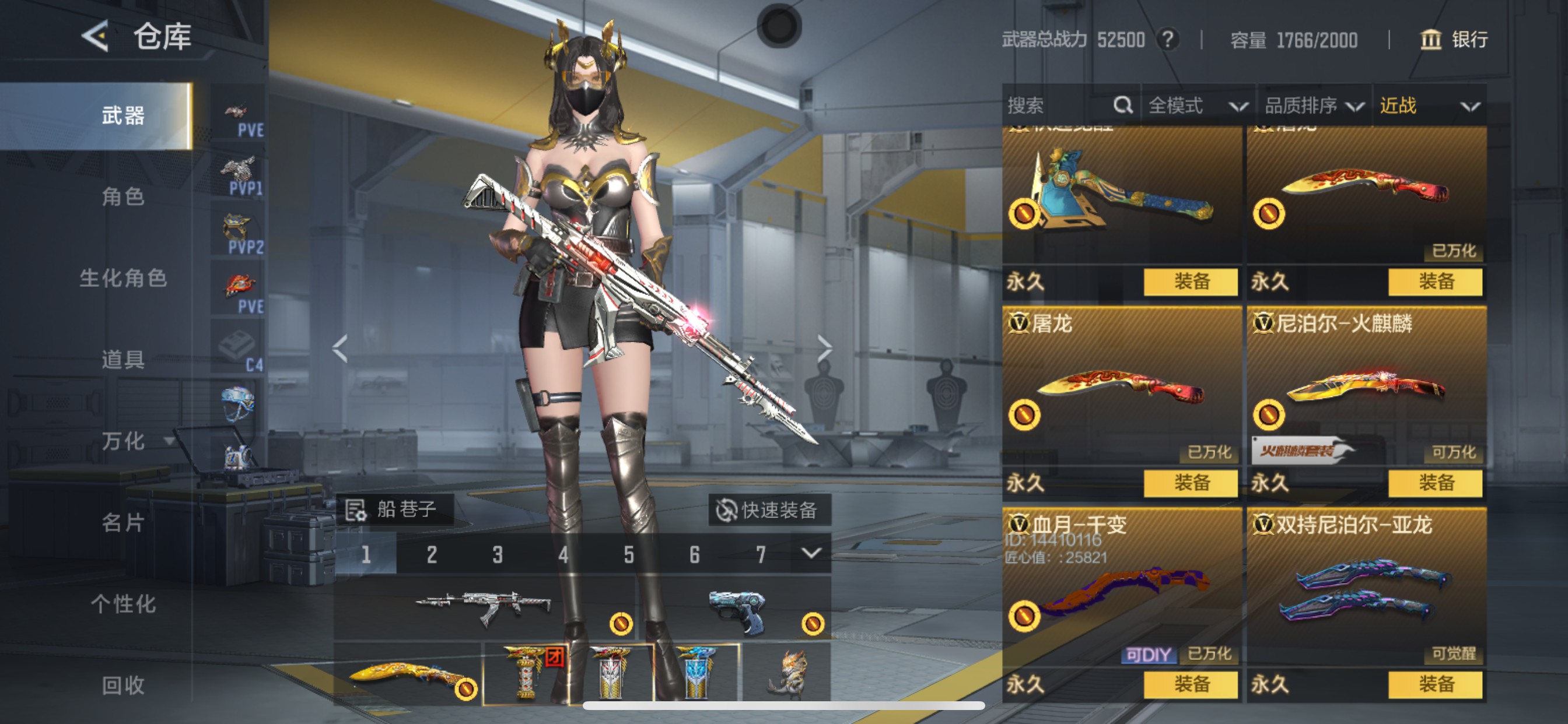The width and height of the screenshot is (1568, 724).
Task: Go back from the 仓库 warehouse screen
Action: (96, 37)
